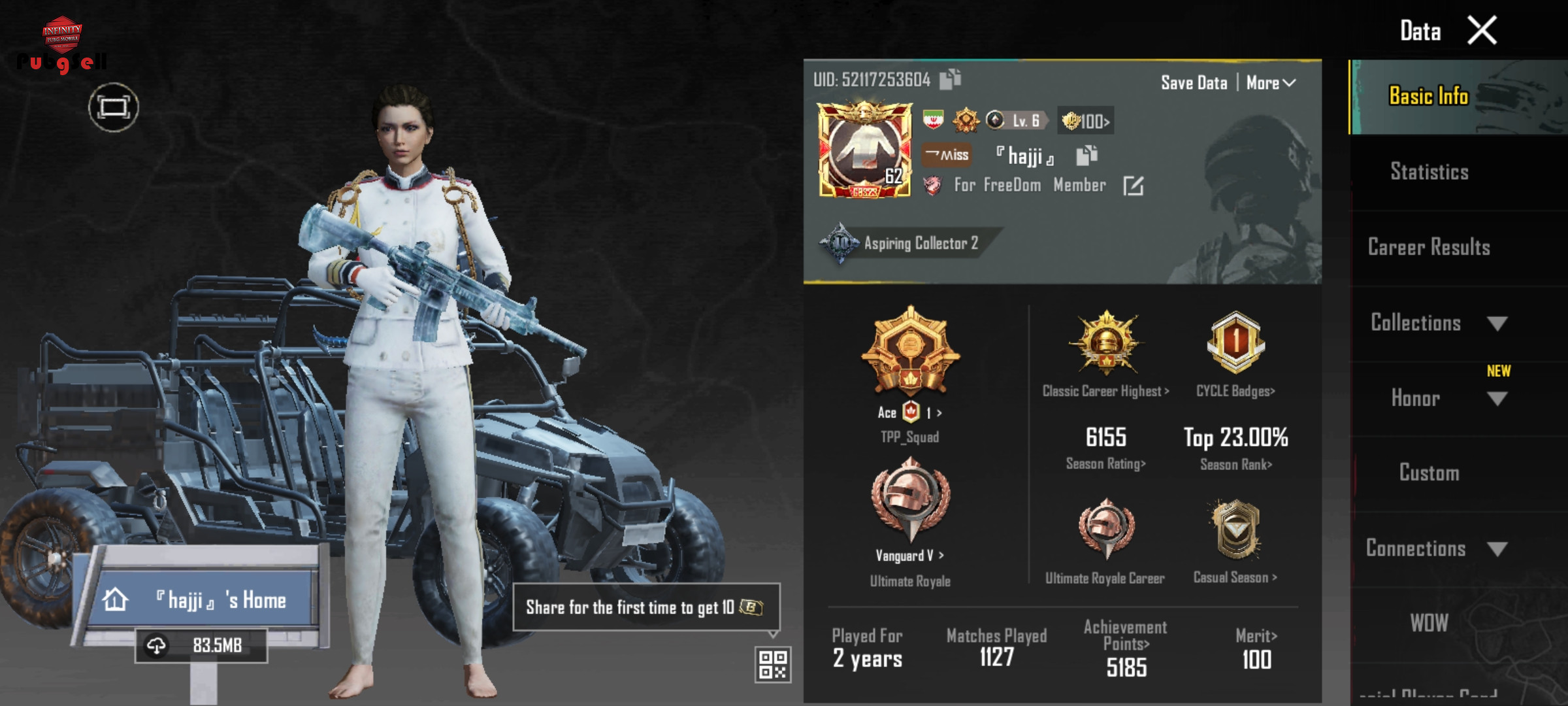
Task: Switch to the Statistics tab
Action: 1429,172
